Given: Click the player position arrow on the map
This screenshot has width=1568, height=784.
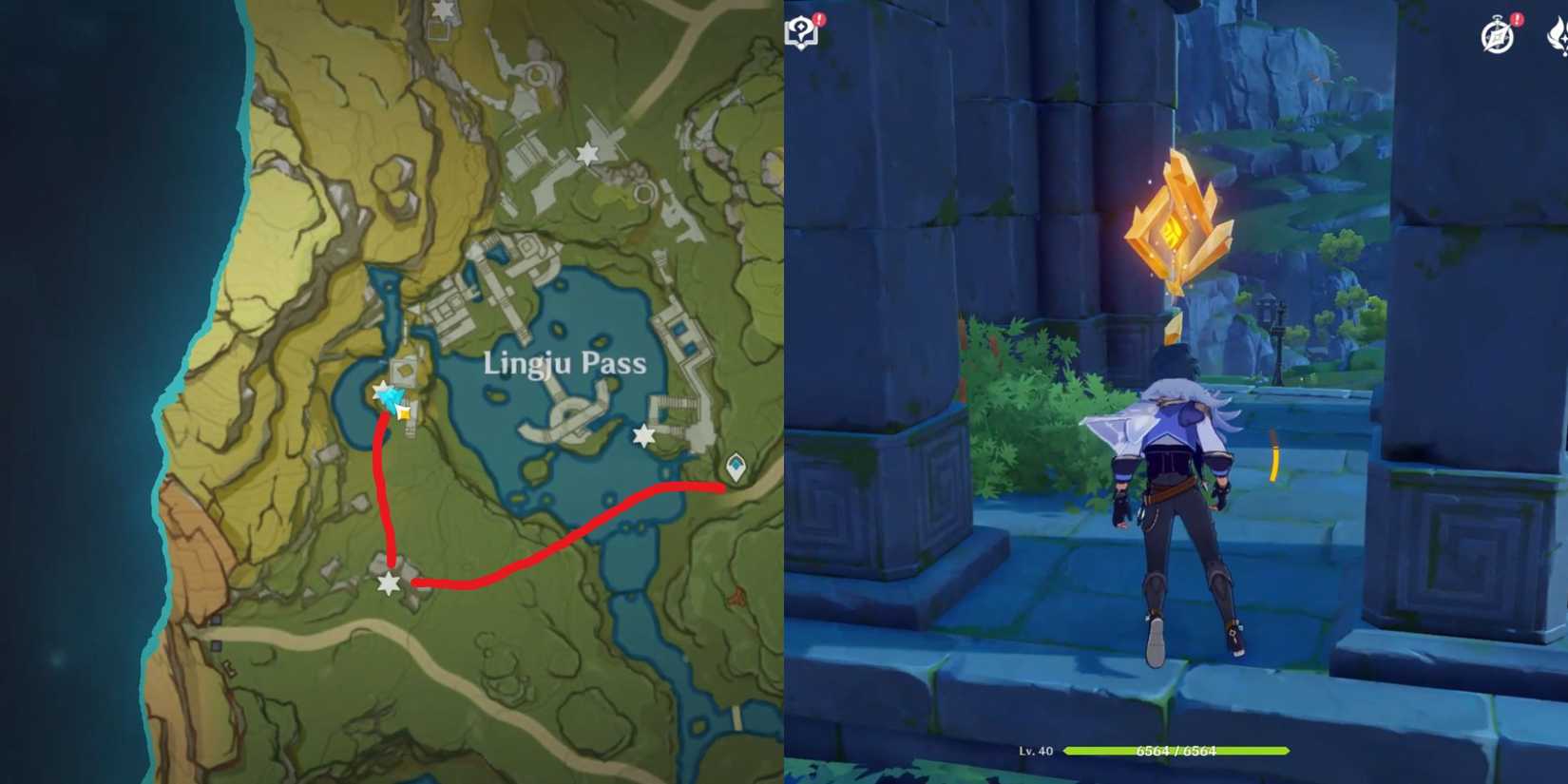Looking at the screenshot, I should (392, 397).
